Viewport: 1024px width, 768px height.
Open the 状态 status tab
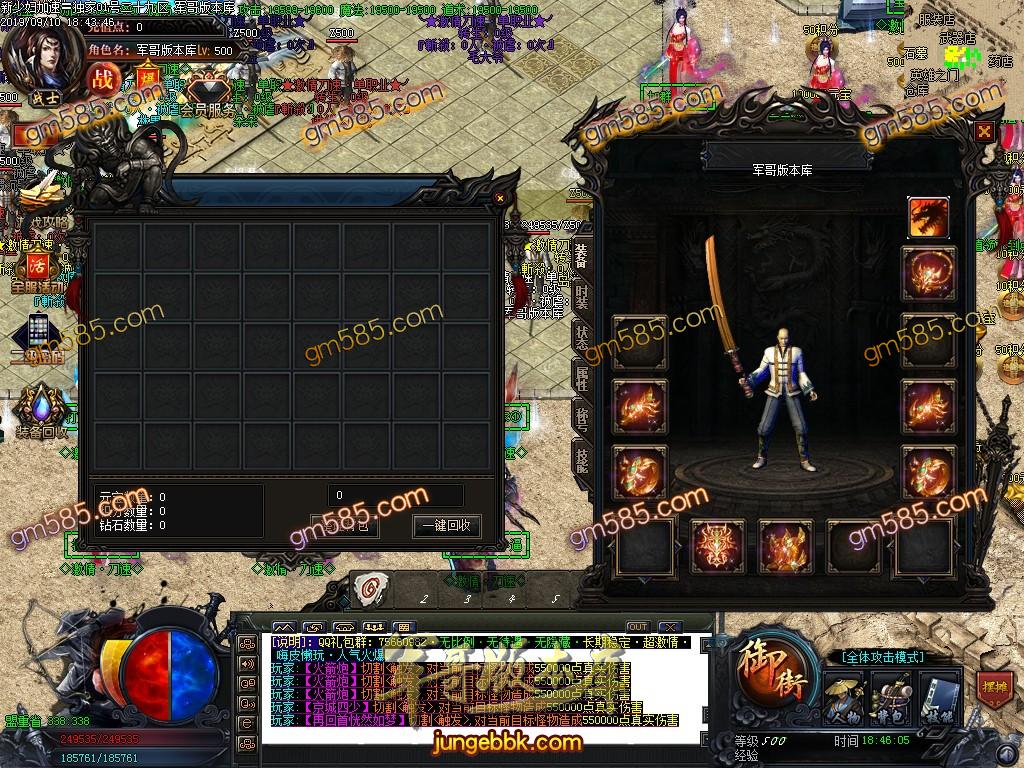pyautogui.click(x=581, y=337)
